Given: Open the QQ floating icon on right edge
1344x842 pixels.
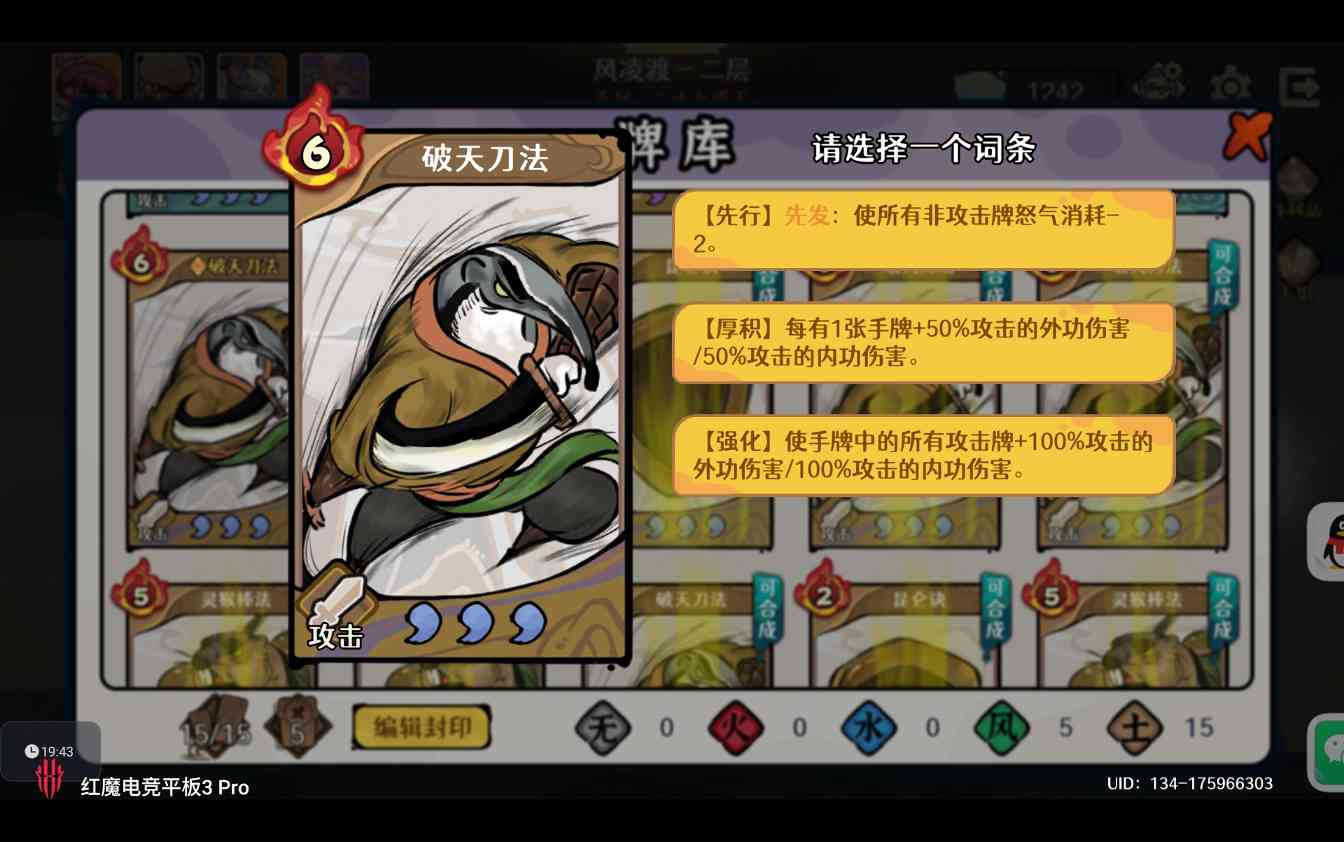Looking at the screenshot, I should tap(1332, 540).
